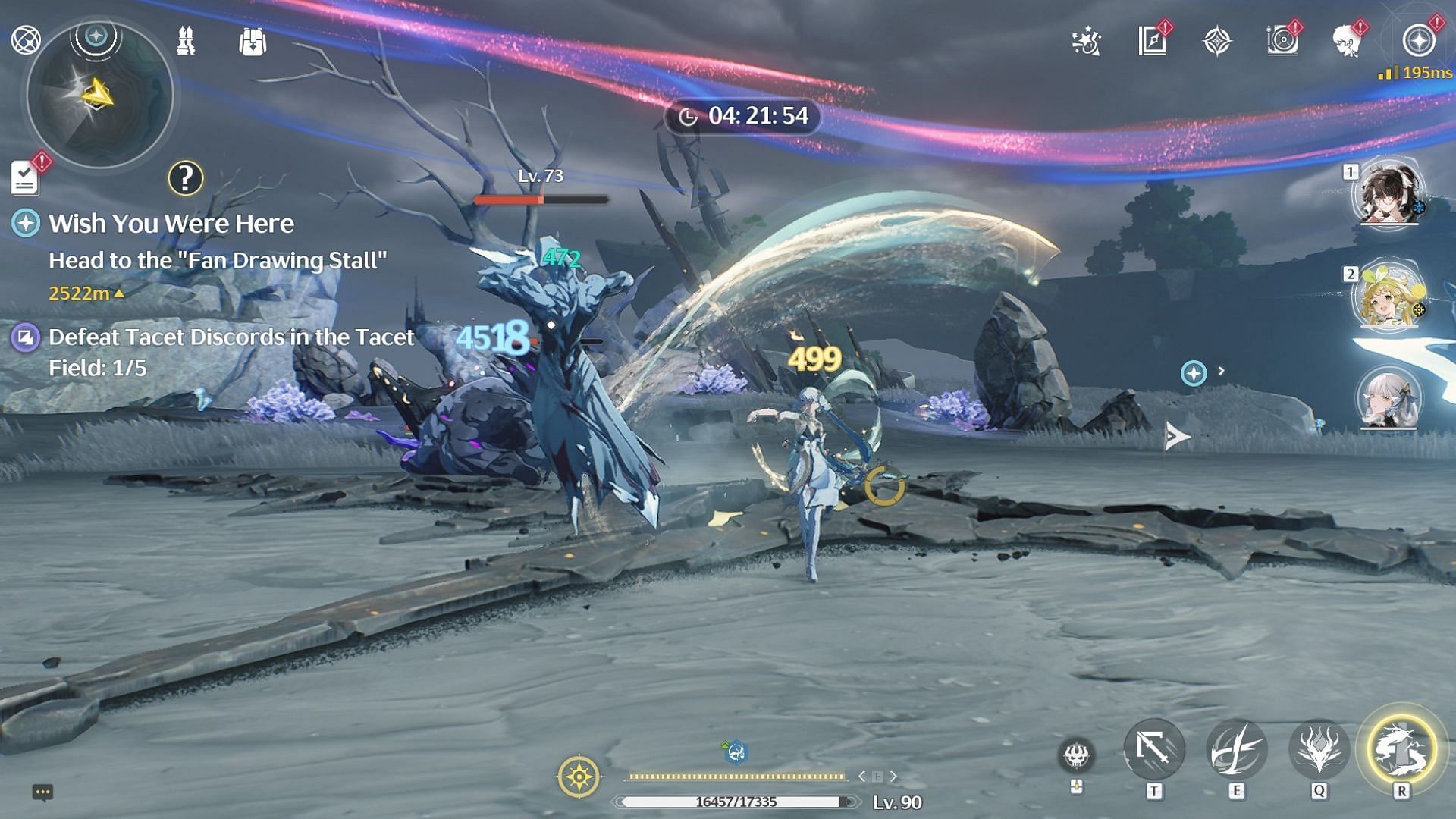Open the disc-shaped icon in top bar
Viewport: 1456px width, 819px height.
tap(1282, 41)
